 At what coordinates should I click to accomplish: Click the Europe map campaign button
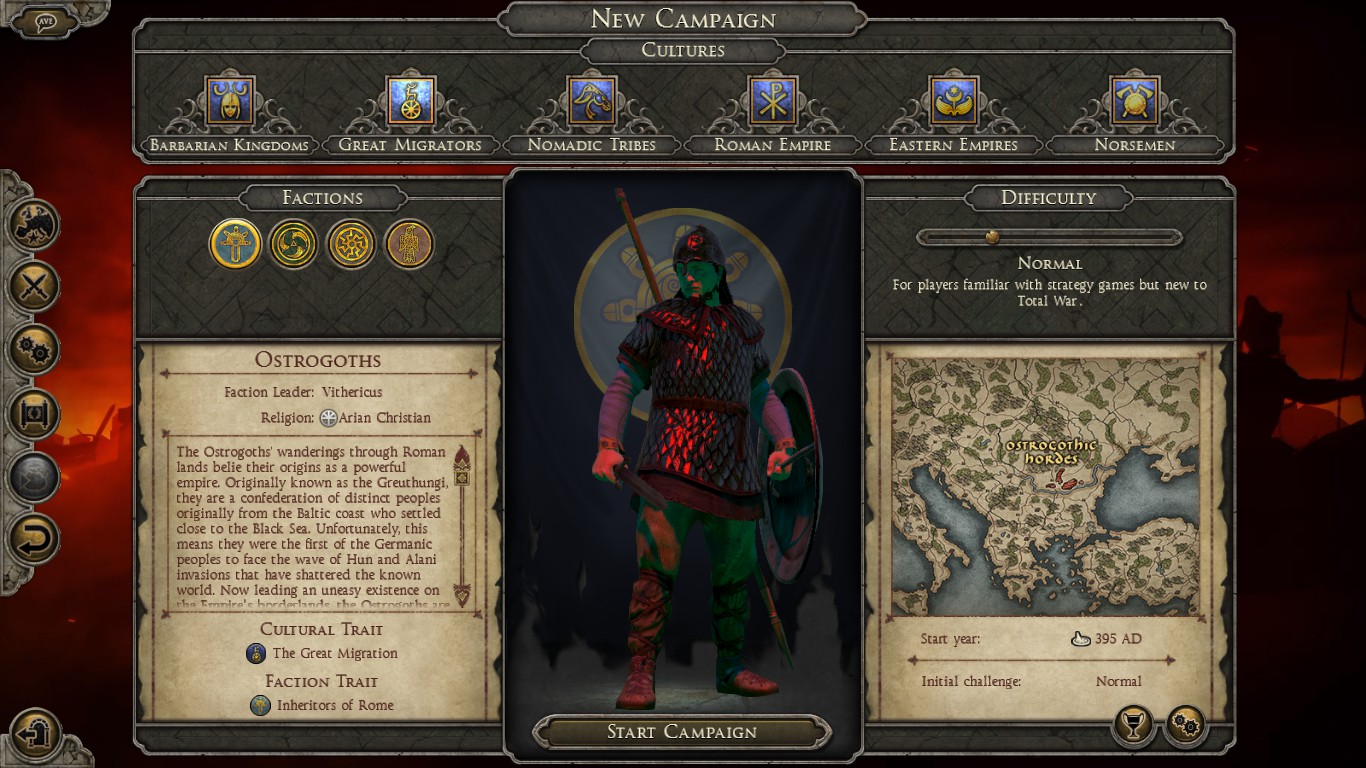[x=35, y=224]
